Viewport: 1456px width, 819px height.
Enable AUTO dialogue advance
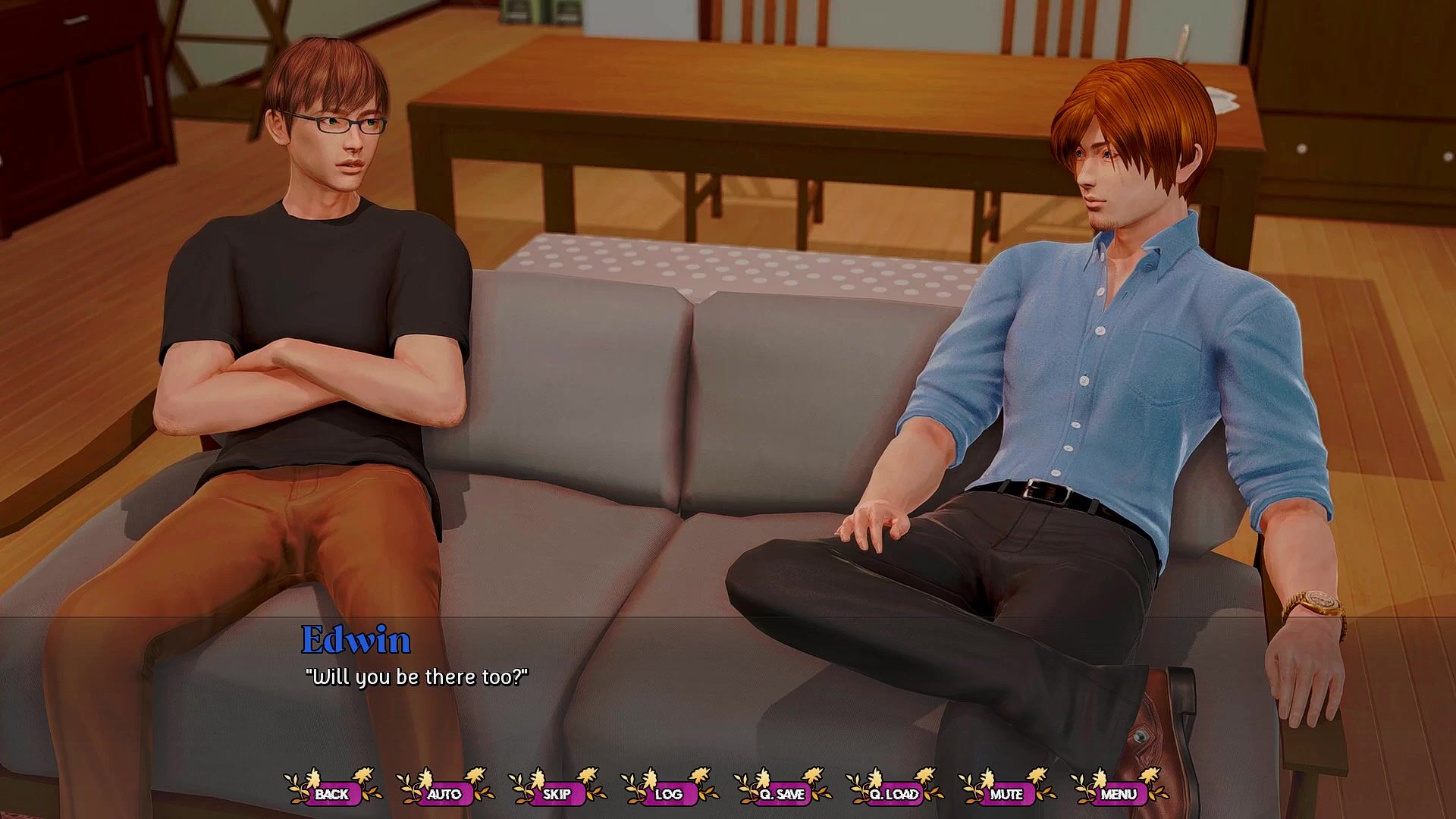pyautogui.click(x=444, y=794)
